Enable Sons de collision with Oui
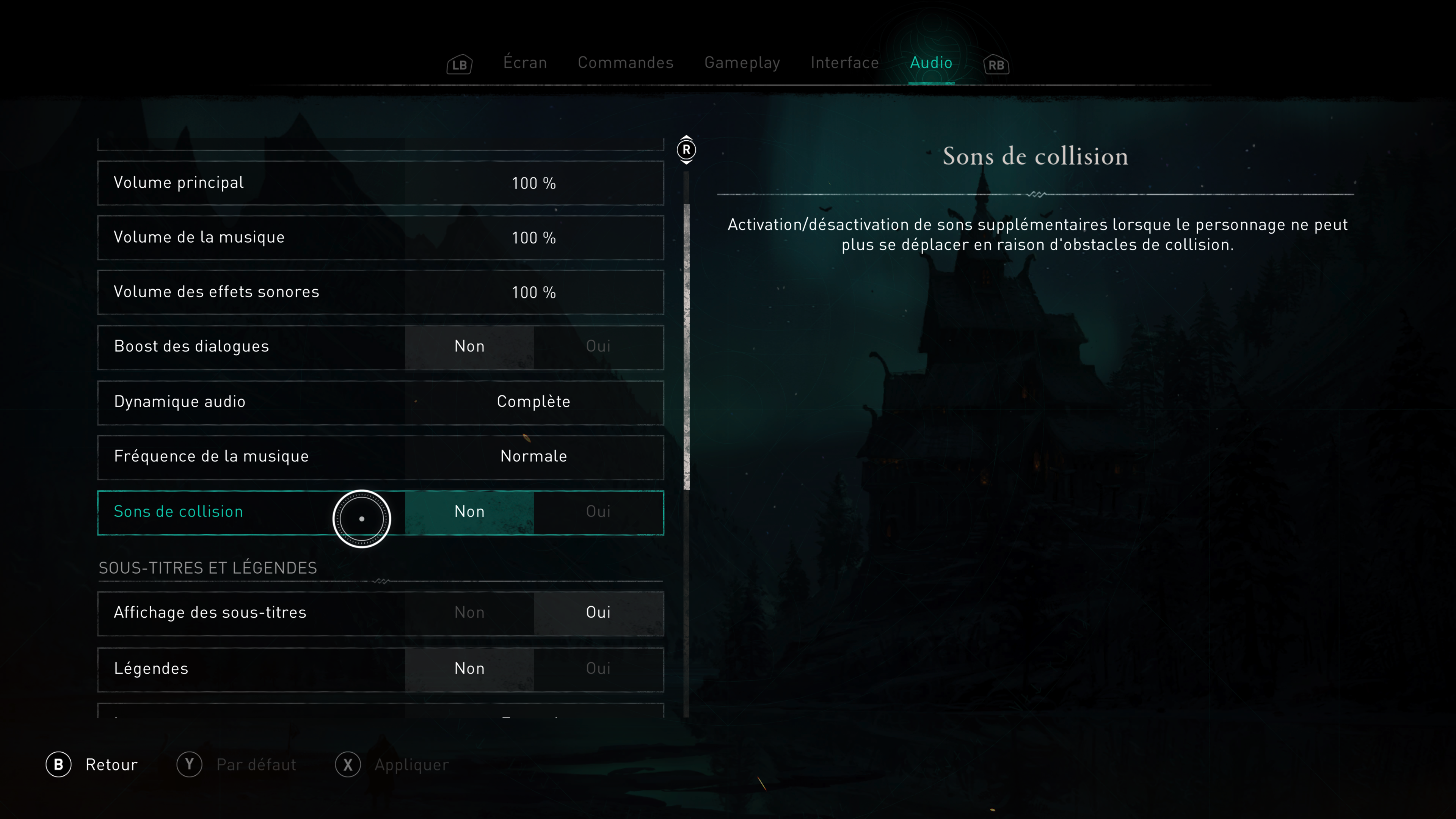Screen dimensions: 1456x819 (x=598, y=512)
